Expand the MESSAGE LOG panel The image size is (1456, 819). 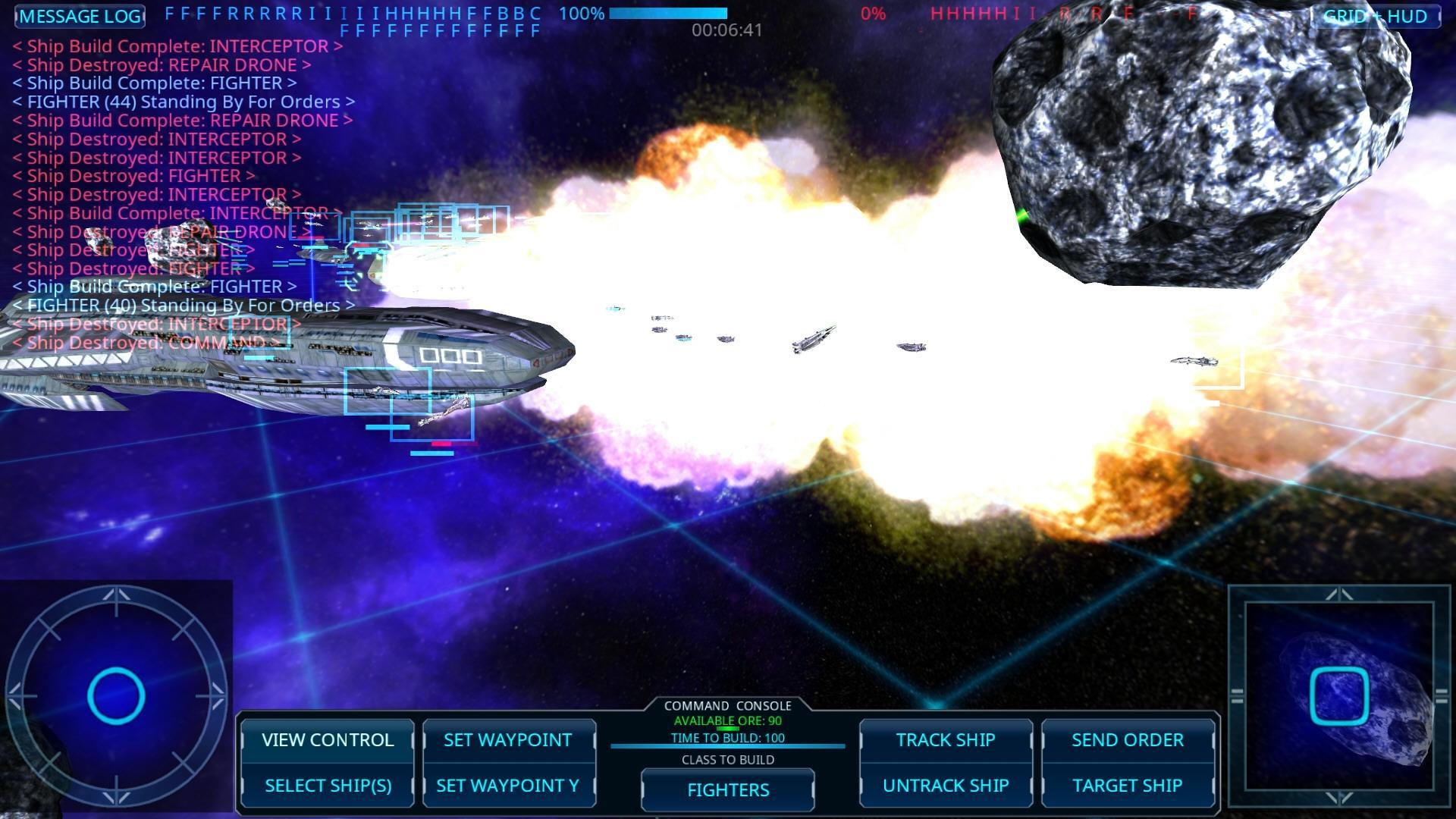tap(79, 16)
